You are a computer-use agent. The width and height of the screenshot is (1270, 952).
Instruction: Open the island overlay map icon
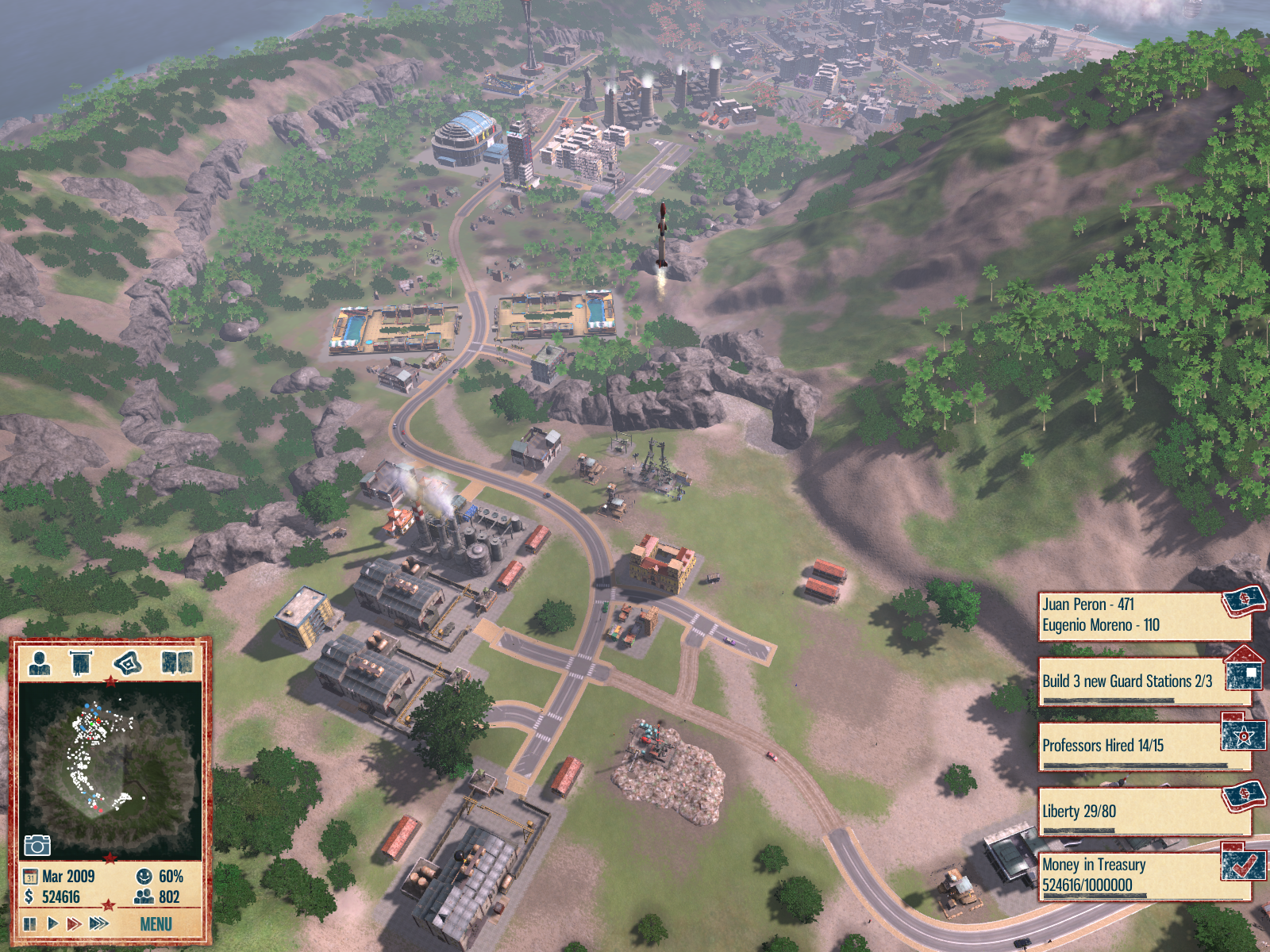pos(128,662)
